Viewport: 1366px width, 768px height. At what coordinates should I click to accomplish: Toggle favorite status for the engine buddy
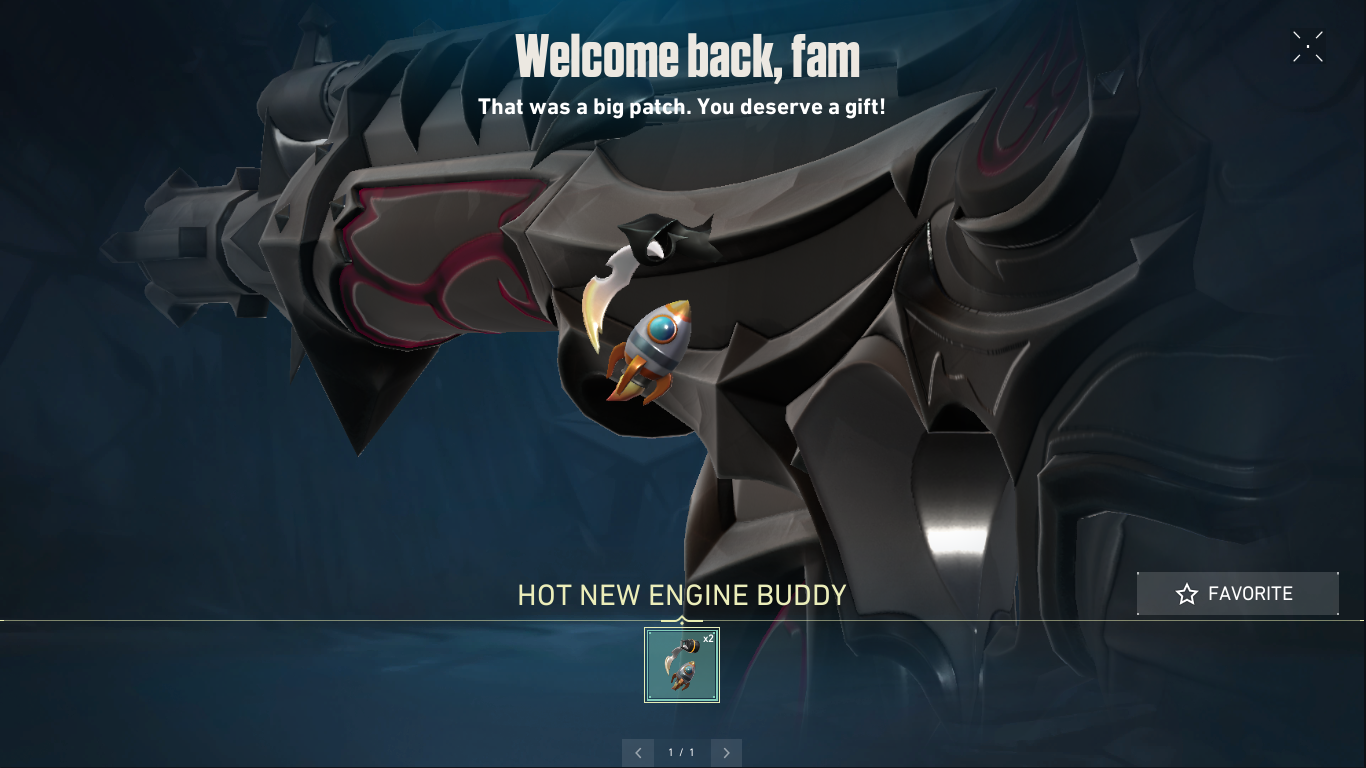click(x=1237, y=593)
